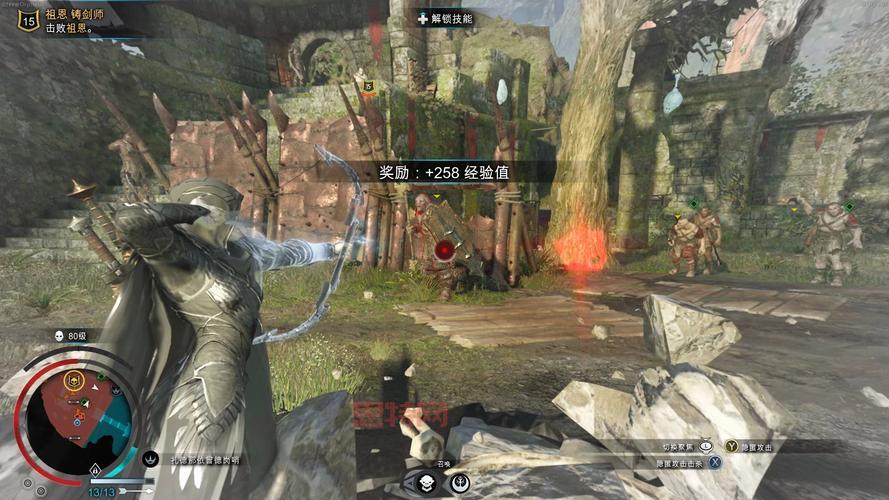Click the crown icon beside the minimap prompt

(152, 460)
